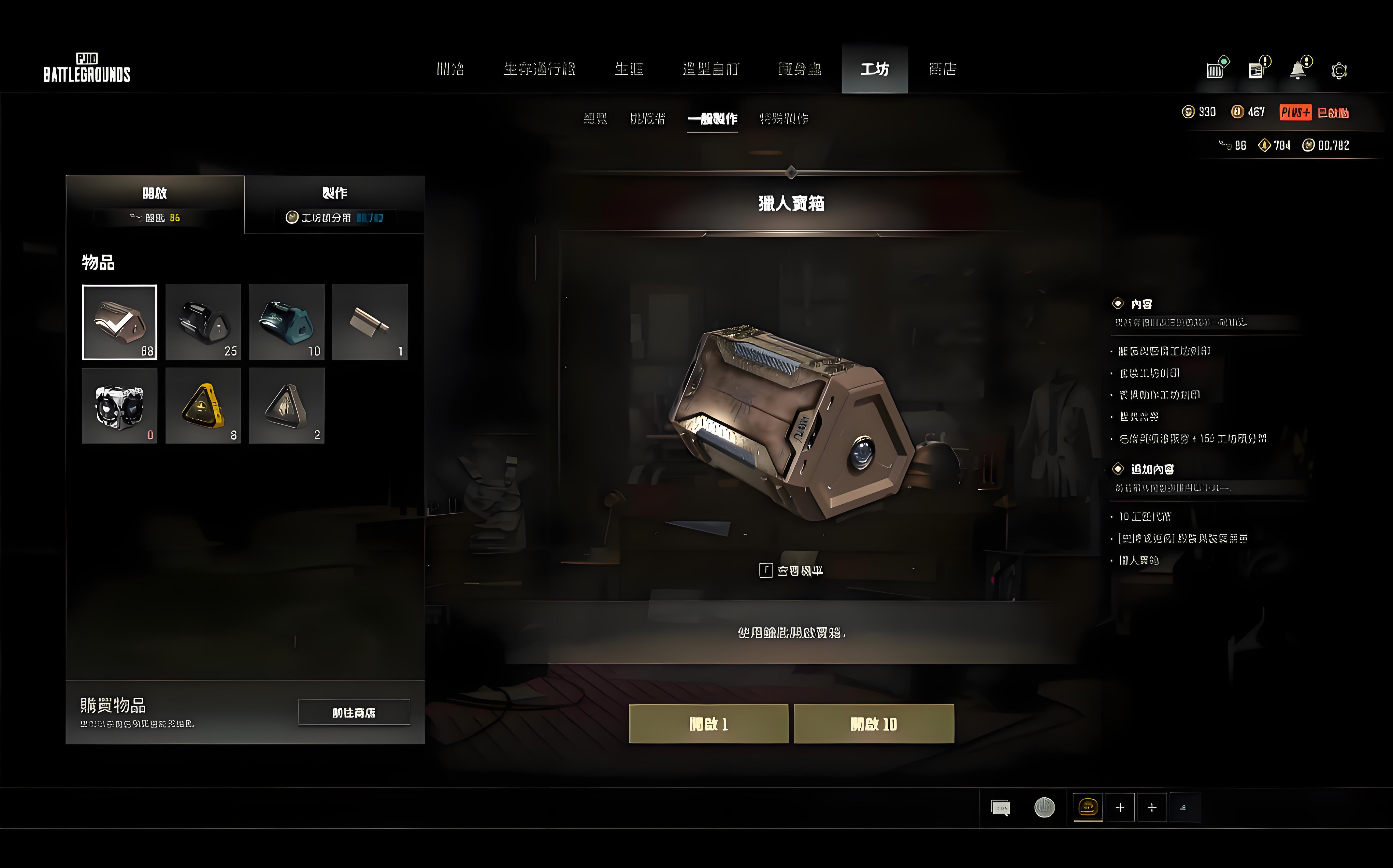Expand the second plus slot in the bottom bar
The image size is (1393, 868).
pos(1152,806)
